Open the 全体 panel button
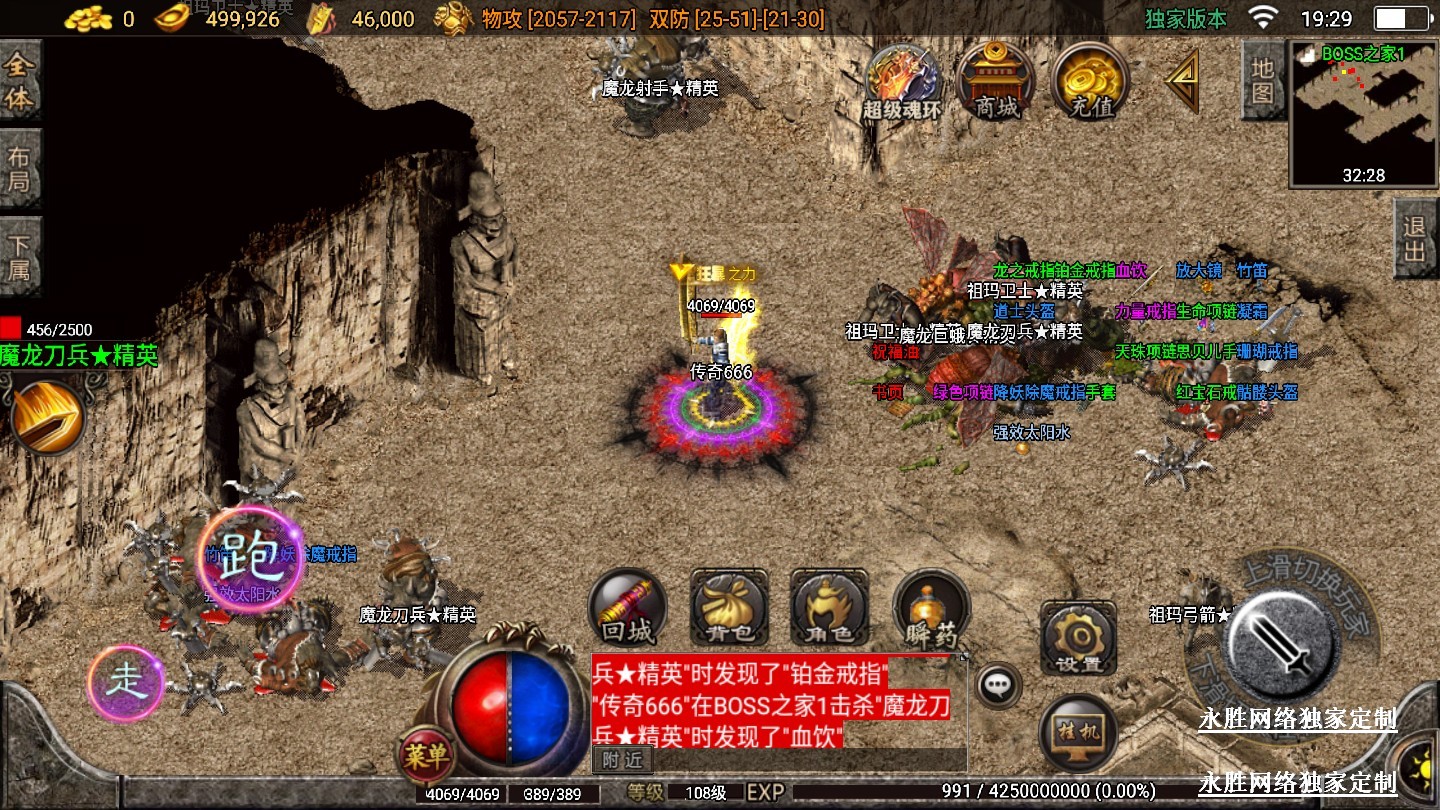The height and width of the screenshot is (810, 1440). 21,82
